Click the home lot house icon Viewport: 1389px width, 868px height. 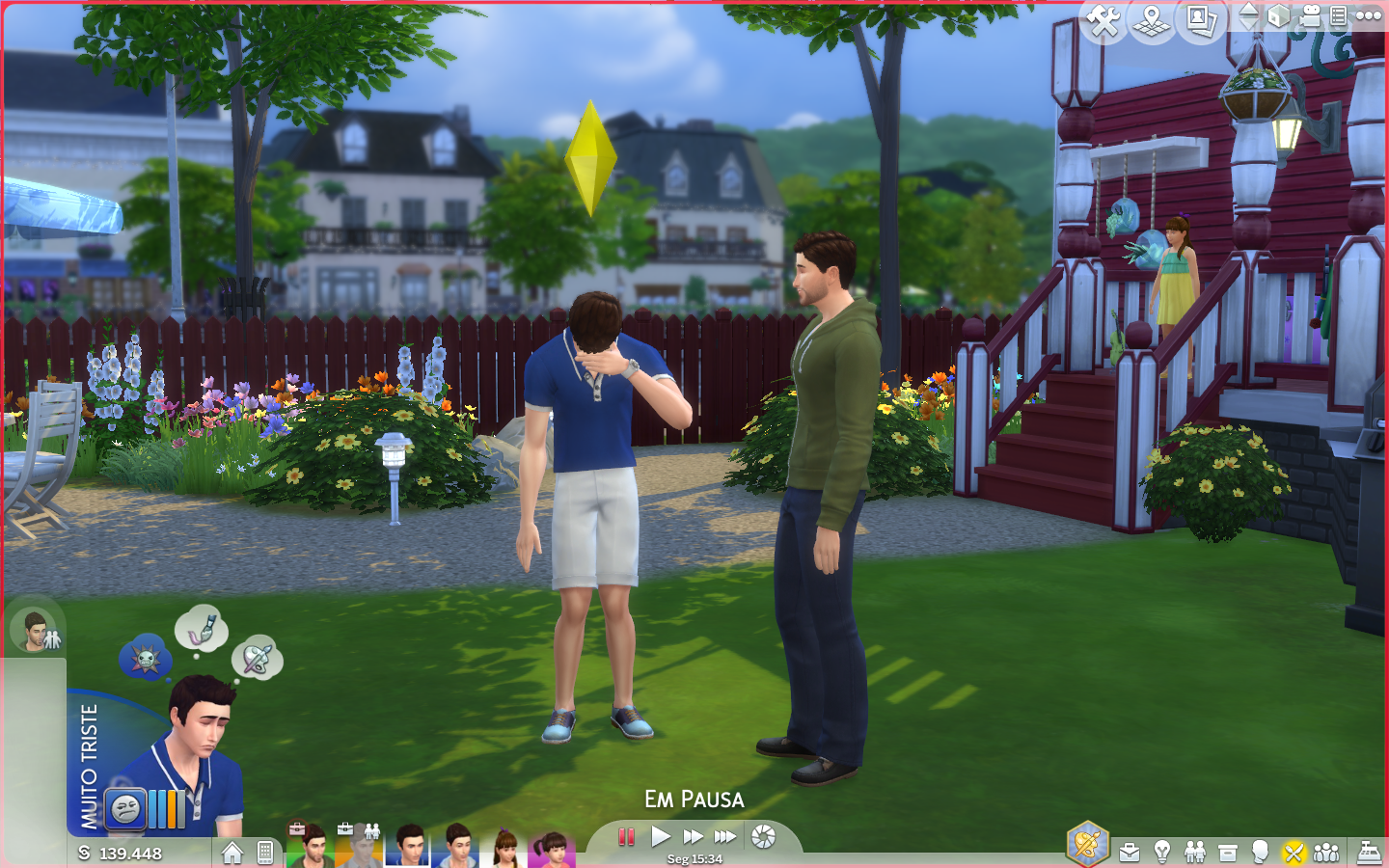(x=231, y=853)
